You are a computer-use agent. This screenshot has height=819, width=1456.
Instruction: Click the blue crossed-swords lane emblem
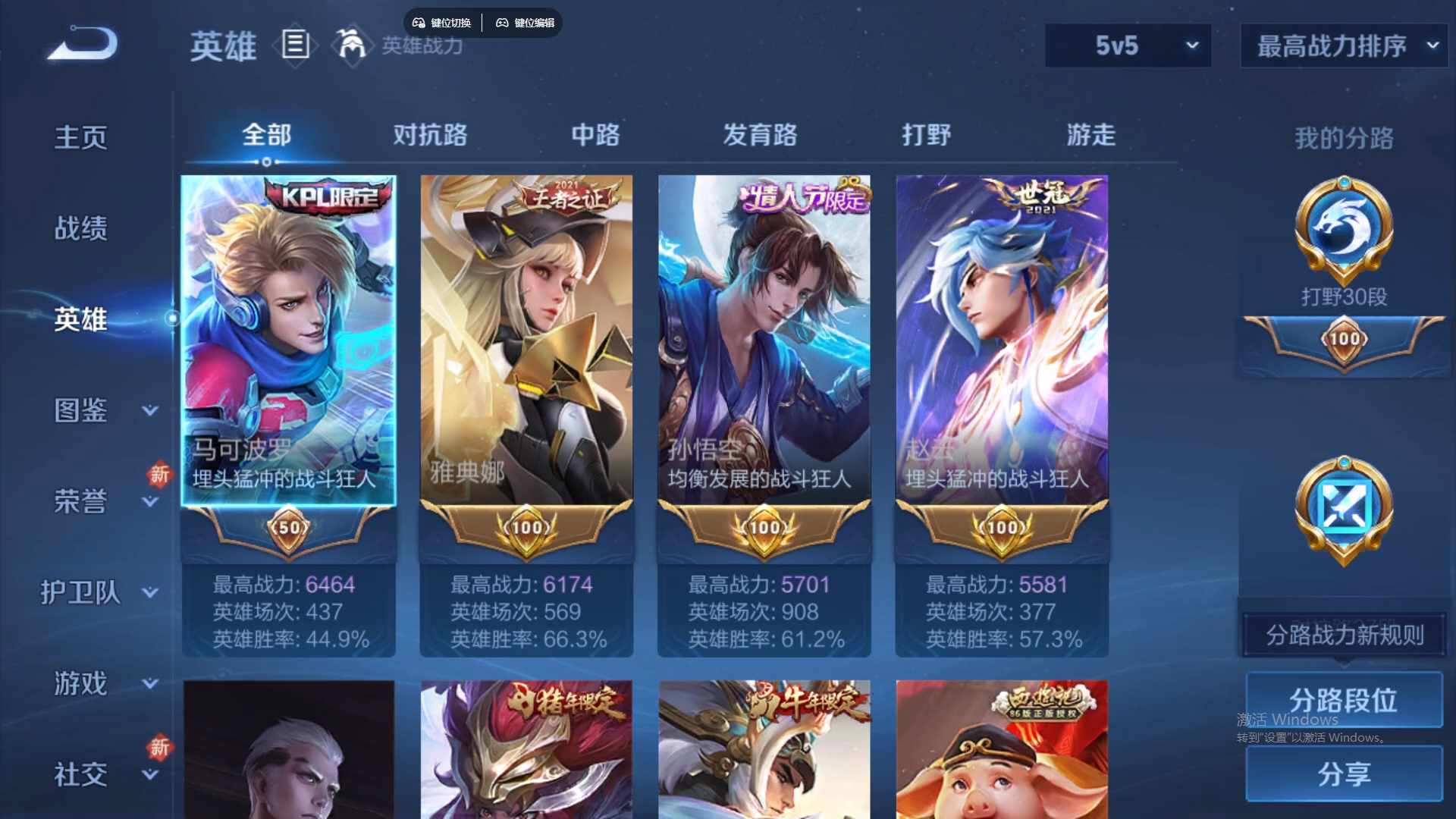(x=1342, y=508)
